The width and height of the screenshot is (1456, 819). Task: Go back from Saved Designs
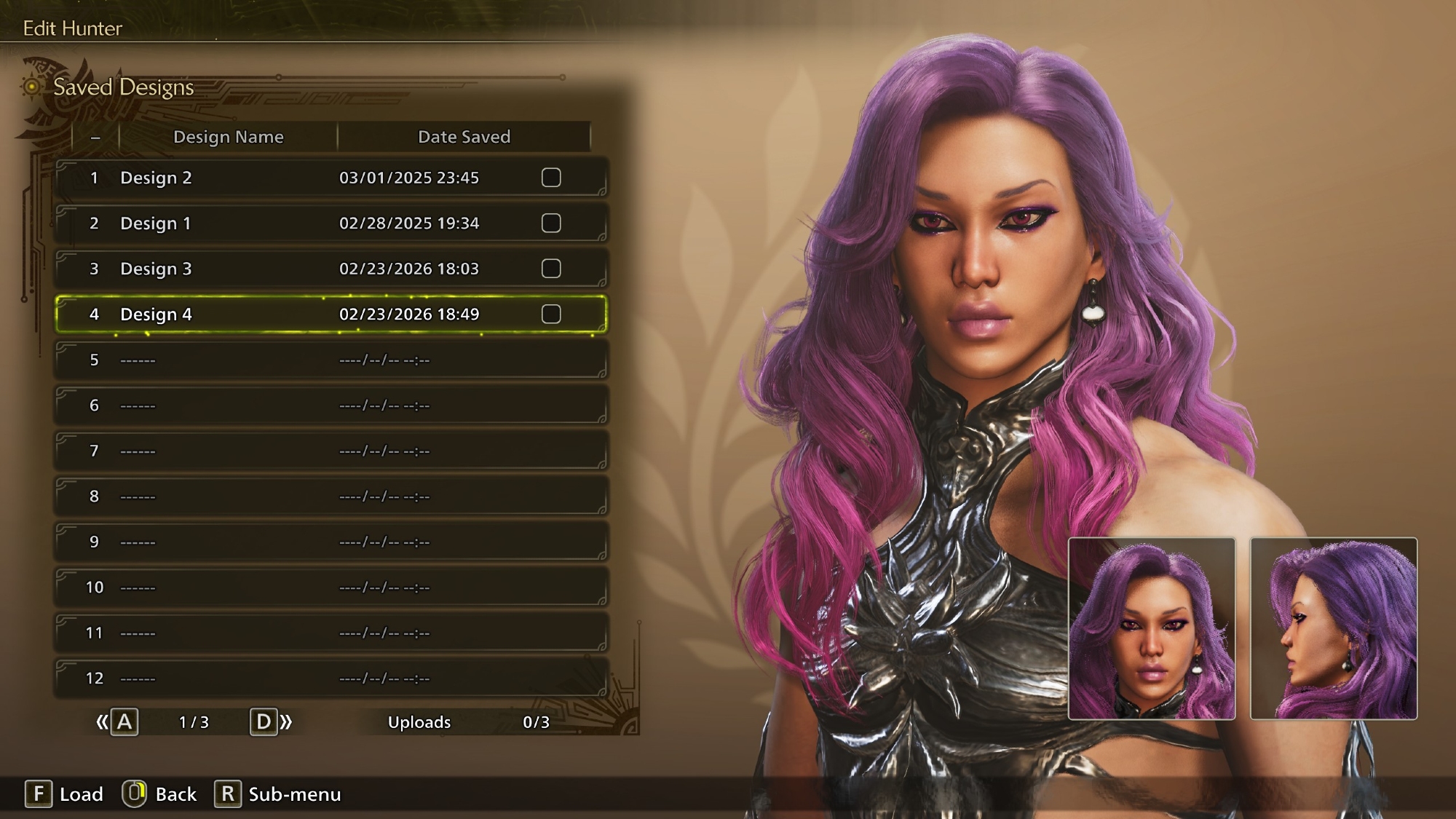click(x=160, y=794)
